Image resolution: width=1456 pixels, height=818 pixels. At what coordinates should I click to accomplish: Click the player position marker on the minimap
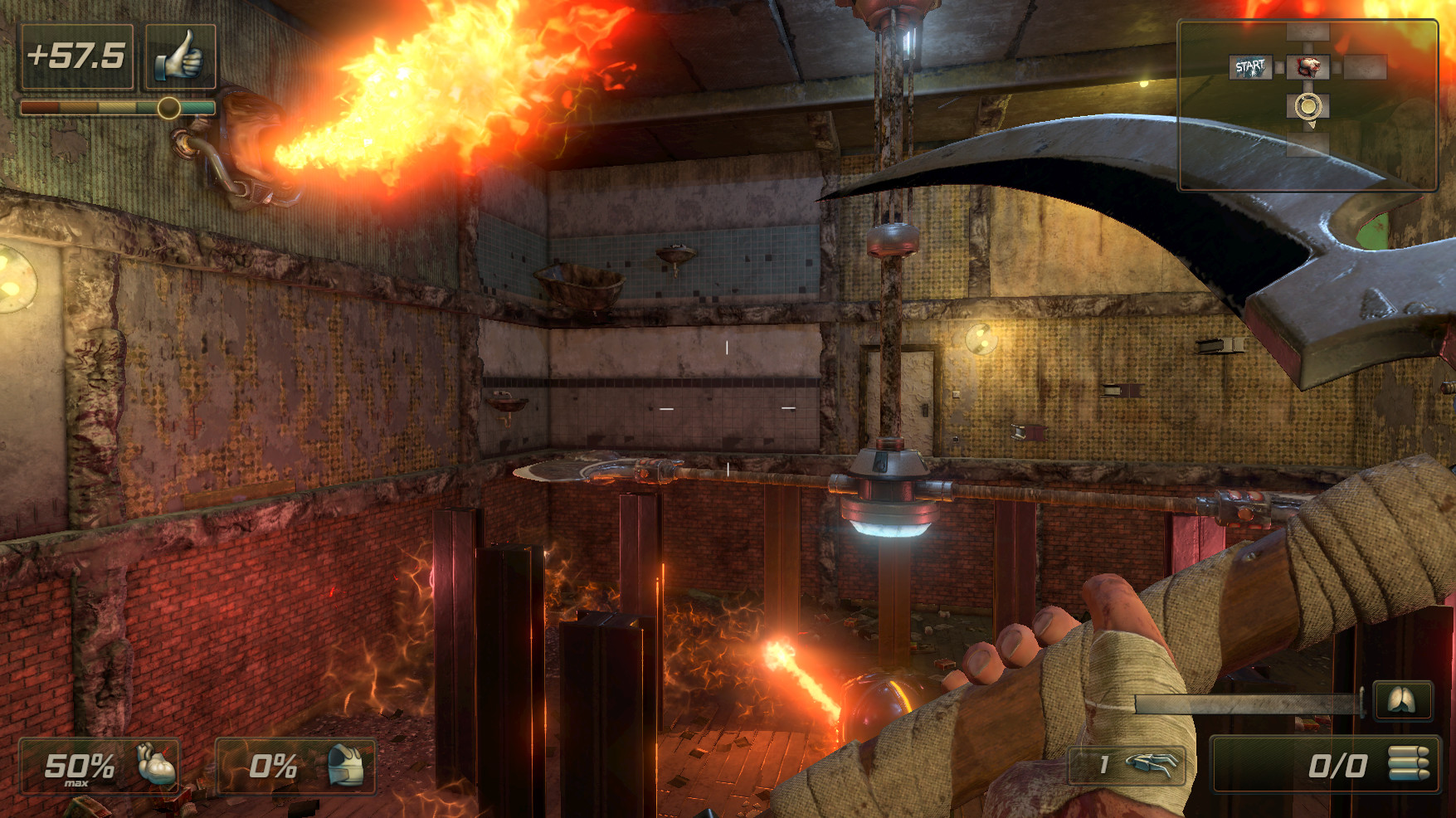tap(1307, 106)
